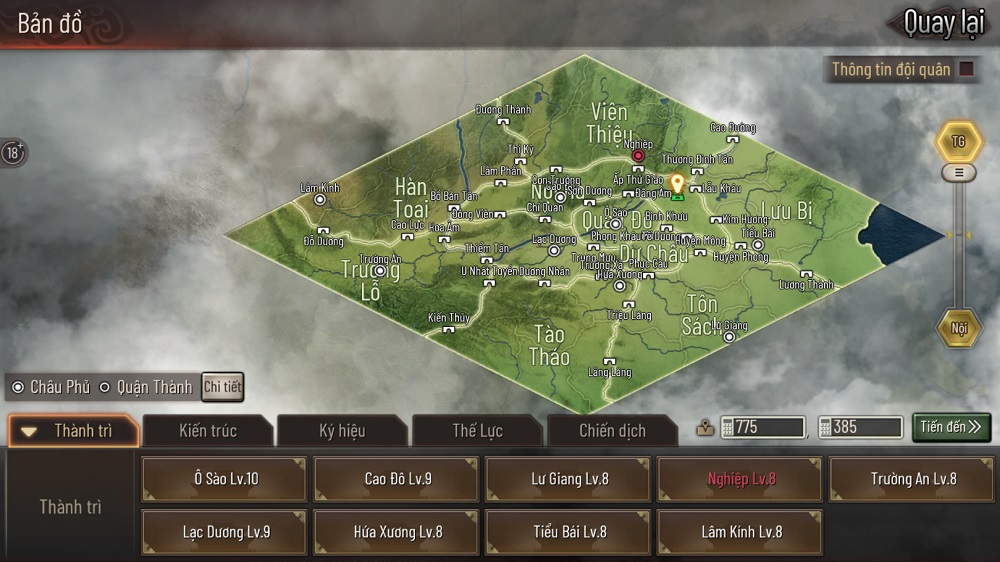Switch to the Chiến dịch tab
Image resolution: width=1000 pixels, height=562 pixels.
click(612, 431)
